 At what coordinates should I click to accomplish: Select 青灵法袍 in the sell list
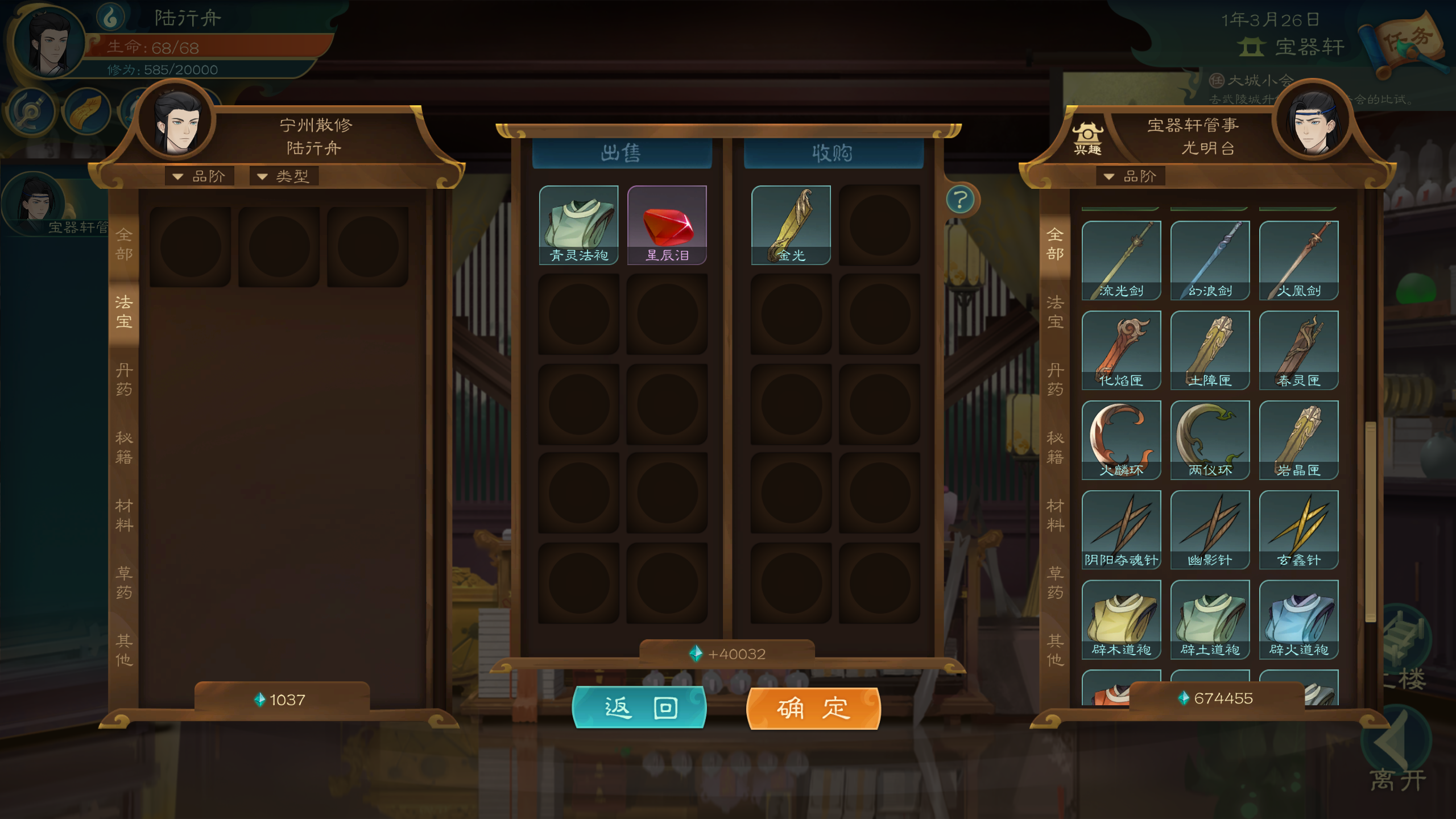coord(578,225)
